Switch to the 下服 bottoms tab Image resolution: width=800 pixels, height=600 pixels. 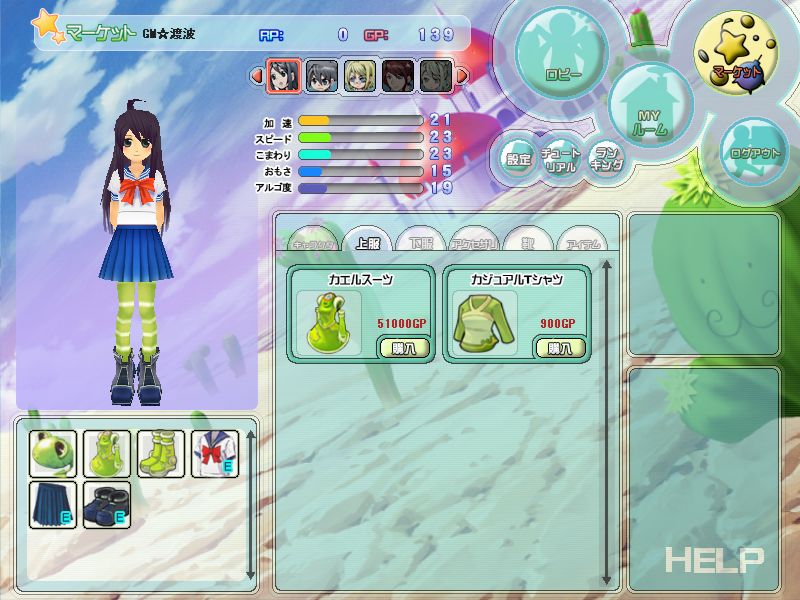421,243
